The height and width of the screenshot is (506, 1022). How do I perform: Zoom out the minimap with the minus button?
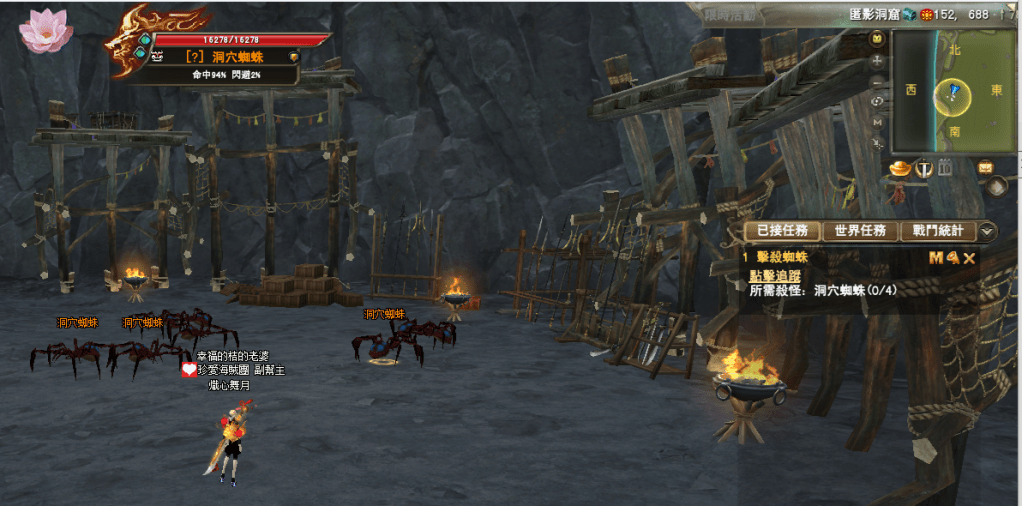click(878, 81)
